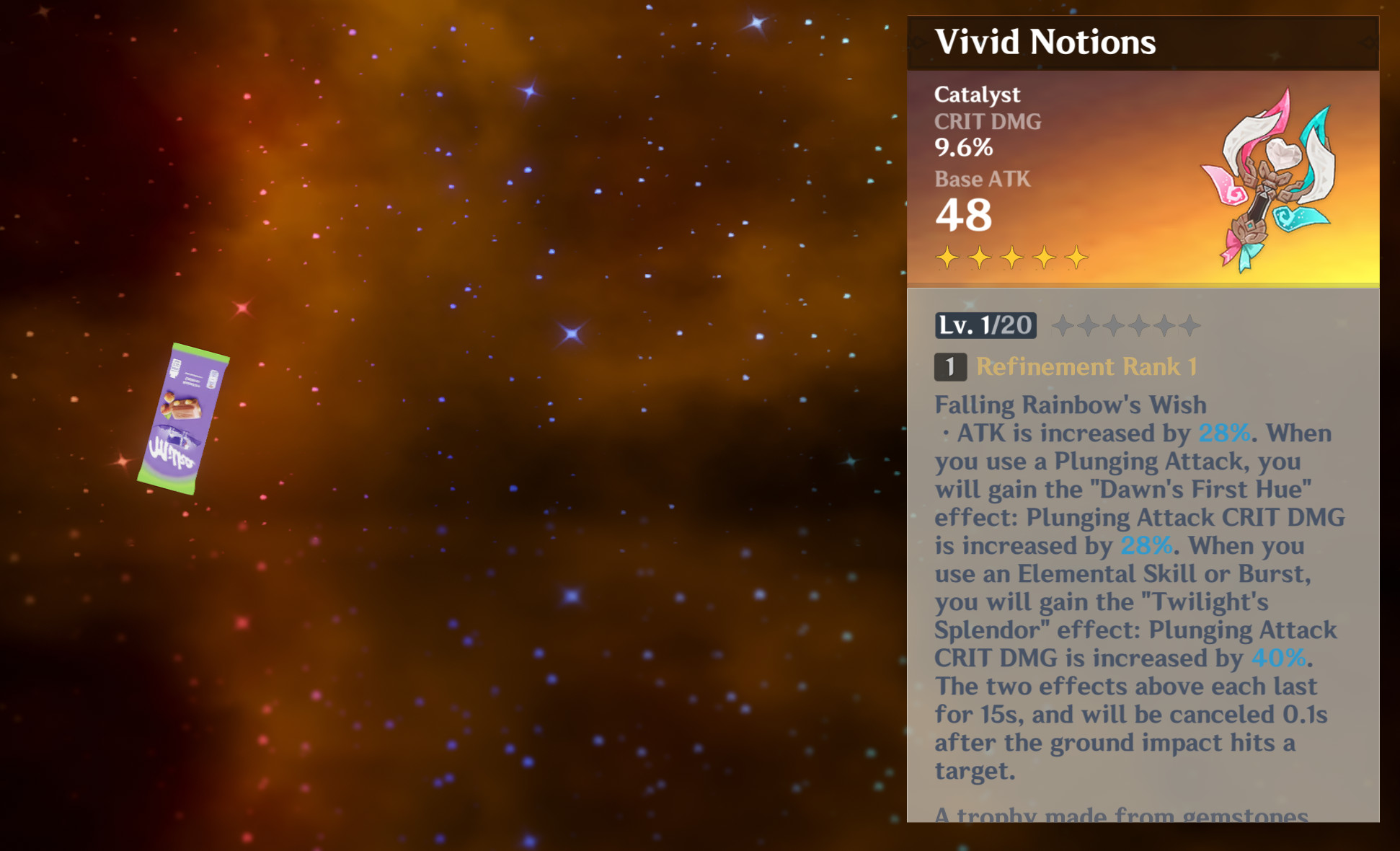Select the first gold rarity star
This screenshot has width=1400, height=851.
click(x=947, y=256)
